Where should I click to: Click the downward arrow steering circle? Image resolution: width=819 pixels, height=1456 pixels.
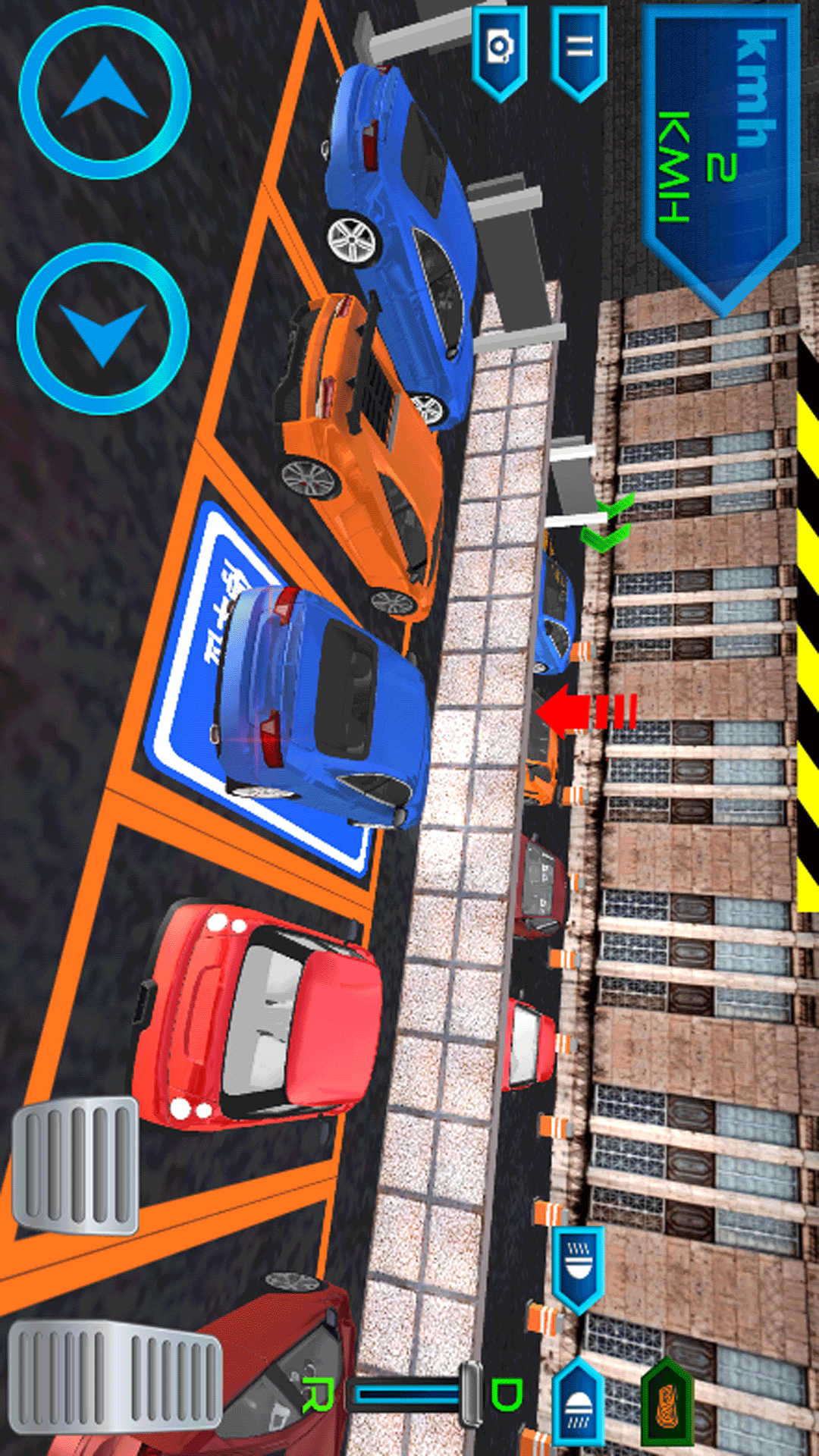103,329
